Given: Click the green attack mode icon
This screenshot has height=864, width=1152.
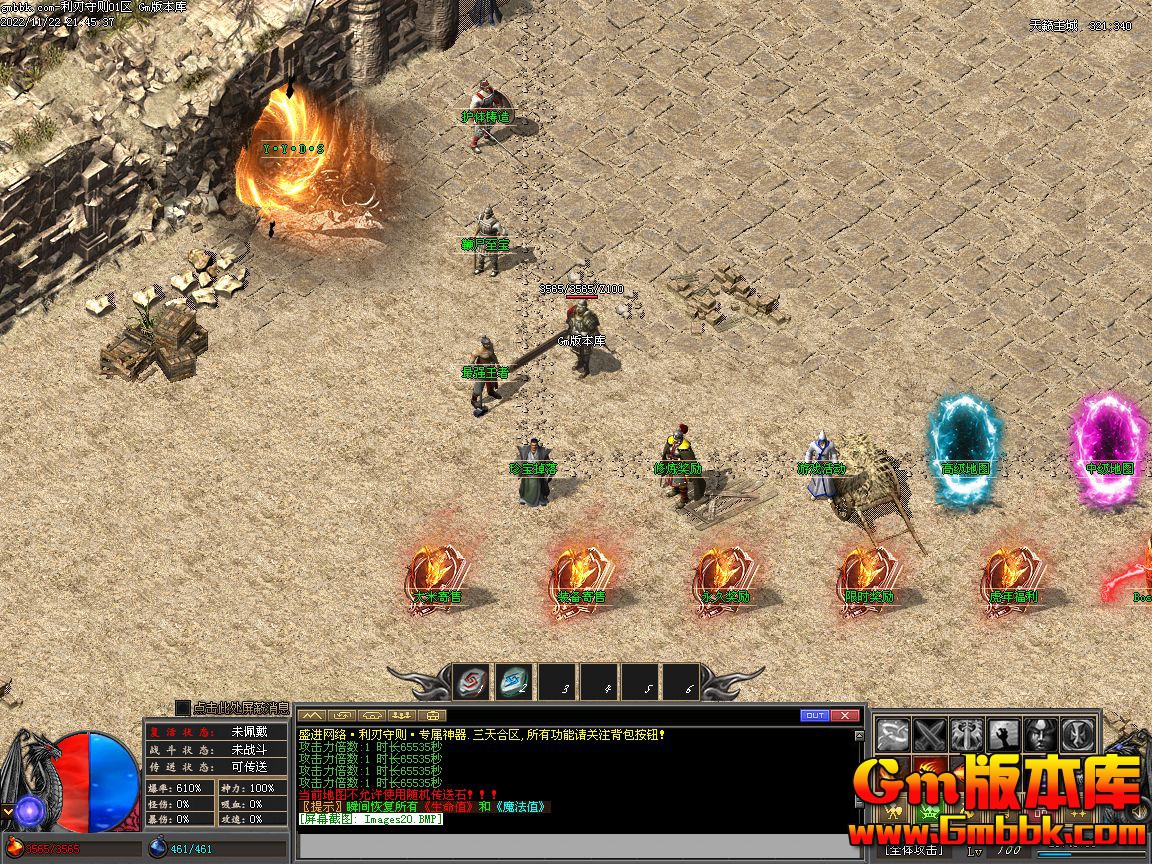Looking at the screenshot, I should tap(930, 810).
